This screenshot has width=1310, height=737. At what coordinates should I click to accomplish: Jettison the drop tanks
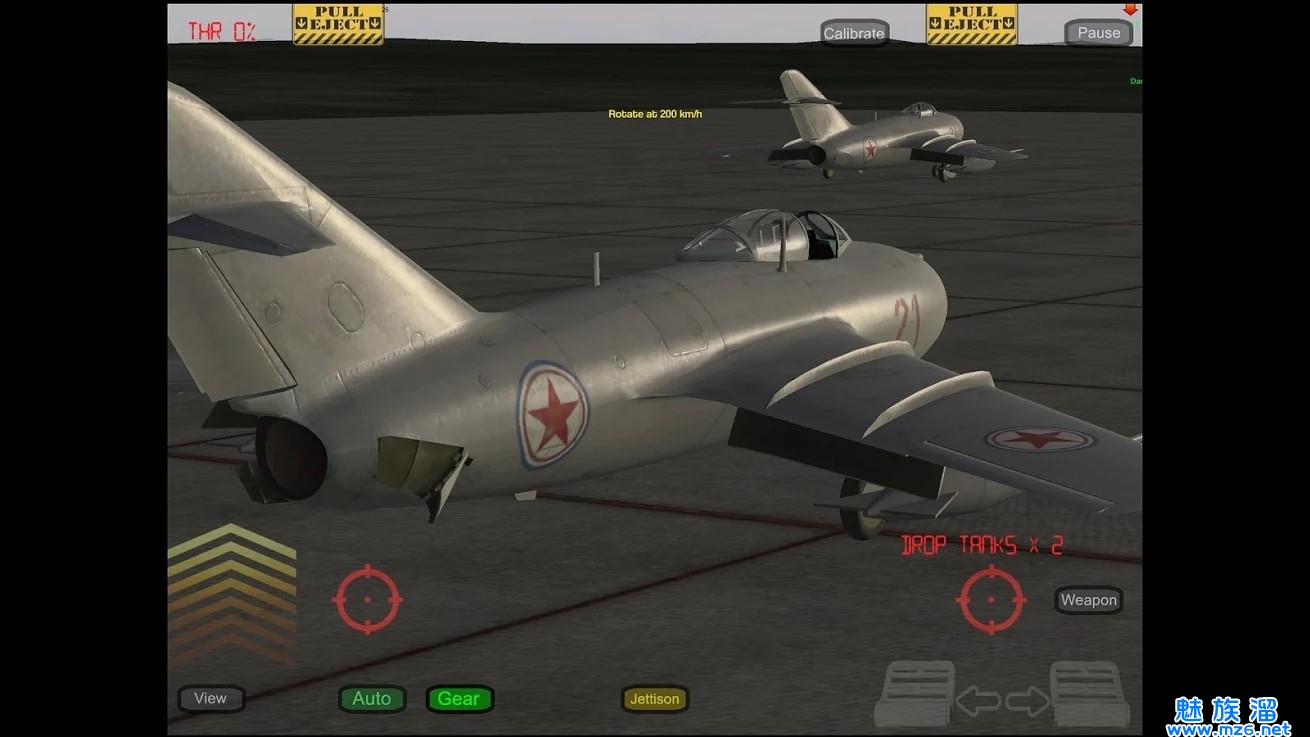coord(655,699)
